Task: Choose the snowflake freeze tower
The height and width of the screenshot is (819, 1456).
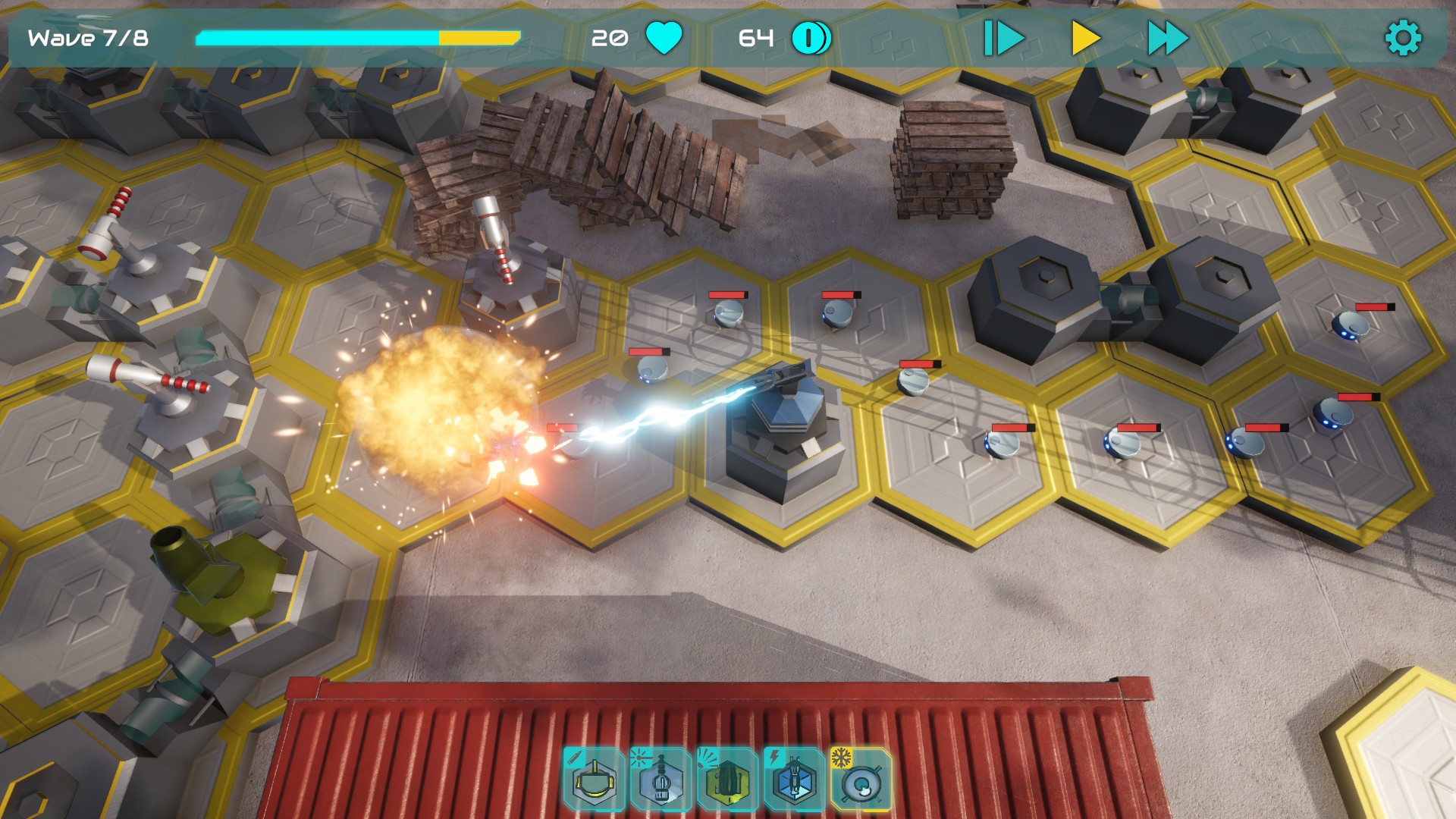Action: click(x=861, y=780)
